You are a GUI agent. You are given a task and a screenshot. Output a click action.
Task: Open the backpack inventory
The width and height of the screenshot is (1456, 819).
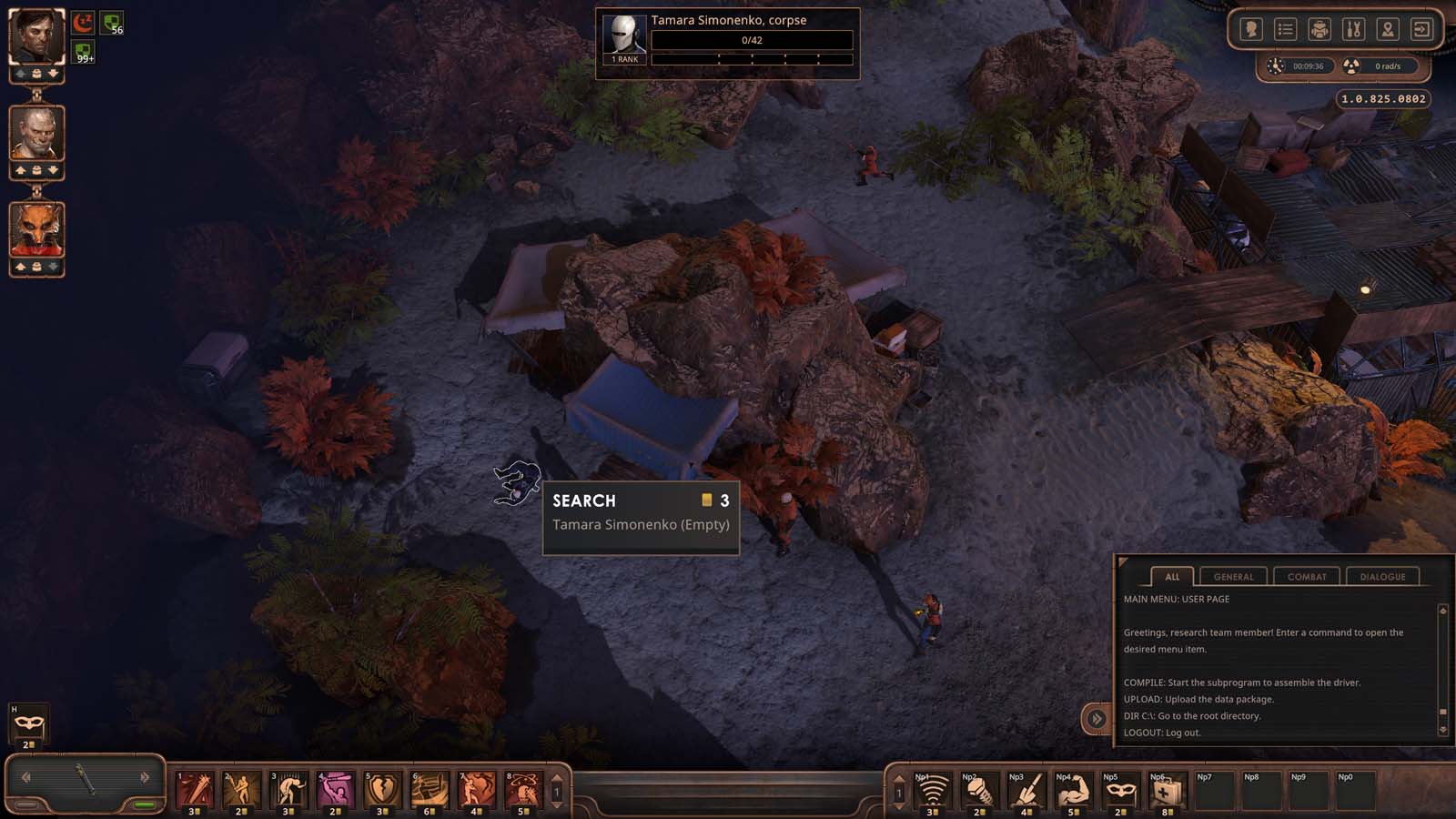(x=1319, y=30)
